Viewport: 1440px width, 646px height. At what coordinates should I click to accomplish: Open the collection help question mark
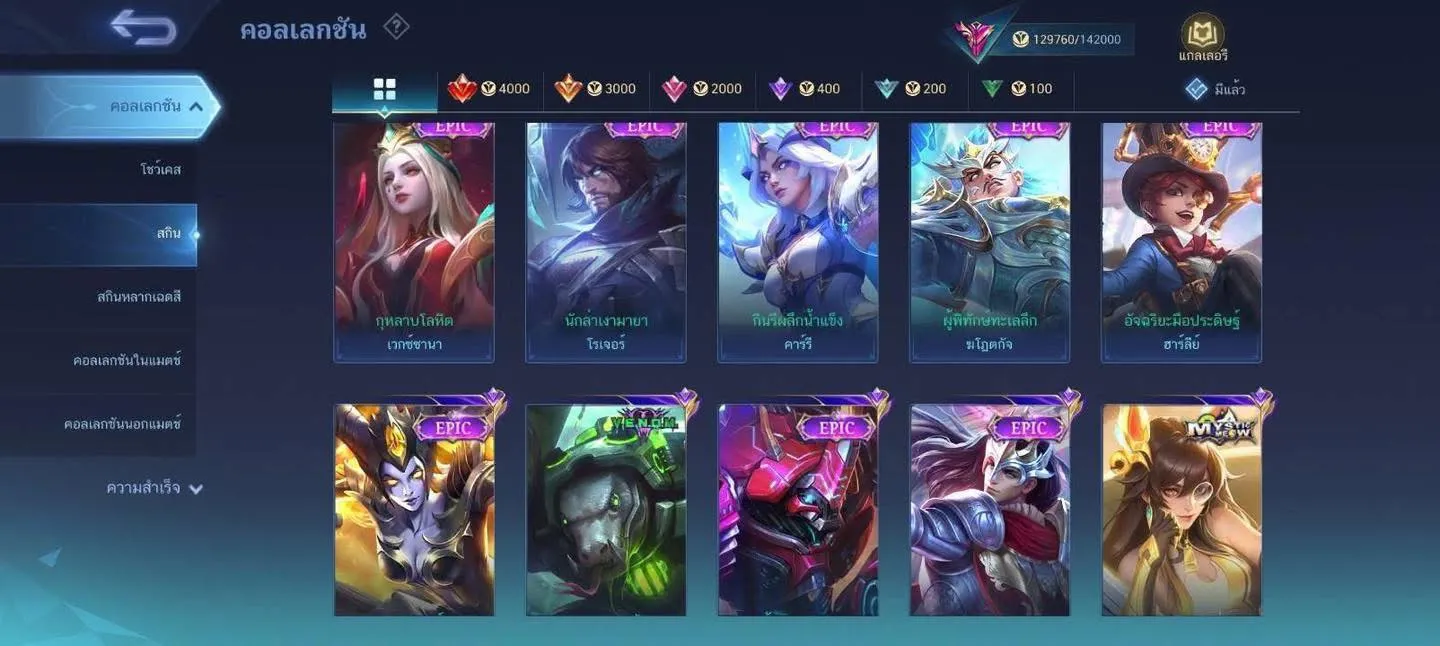coord(396,27)
